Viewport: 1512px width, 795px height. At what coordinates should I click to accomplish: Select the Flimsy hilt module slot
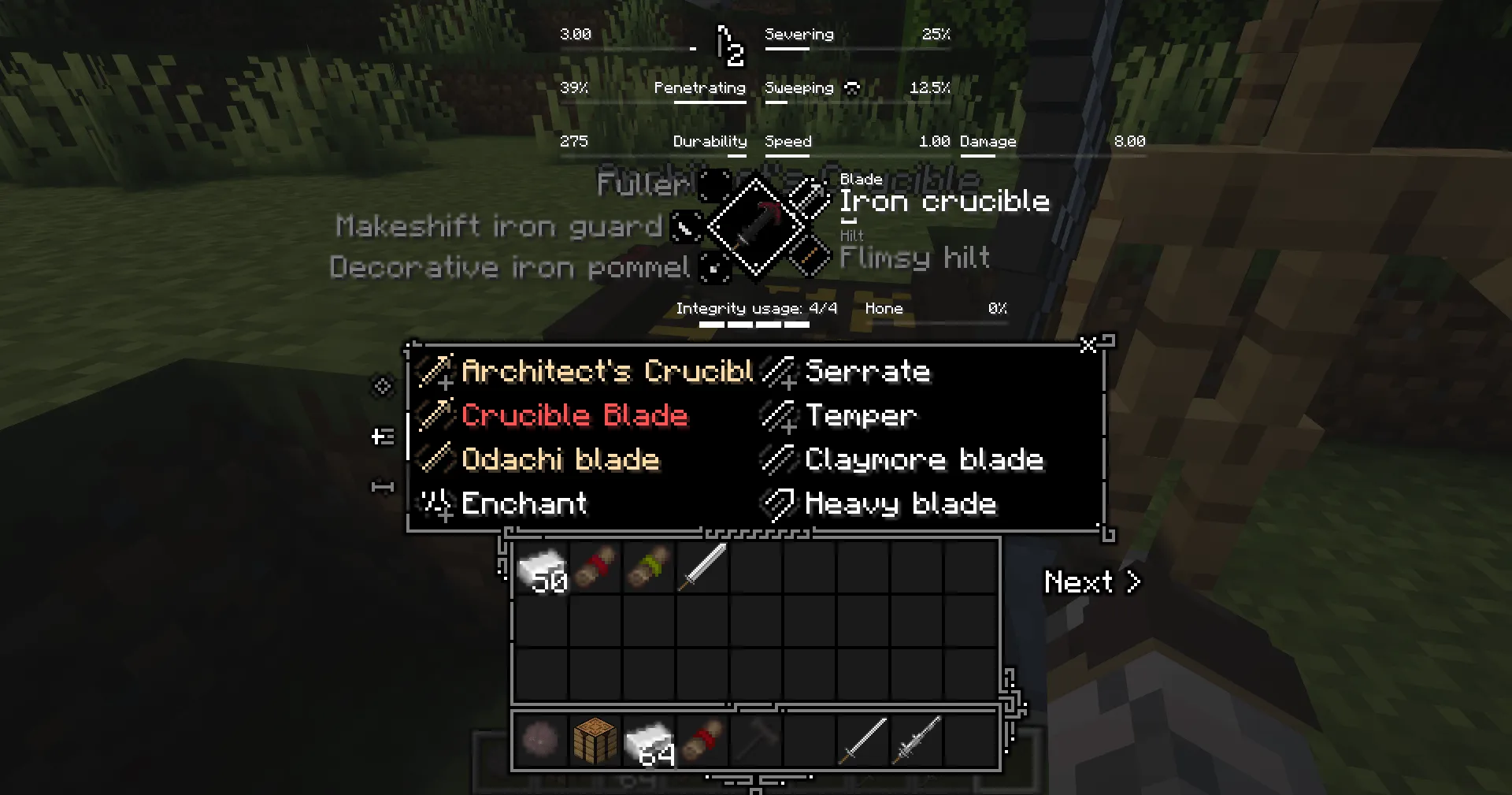coord(811,256)
